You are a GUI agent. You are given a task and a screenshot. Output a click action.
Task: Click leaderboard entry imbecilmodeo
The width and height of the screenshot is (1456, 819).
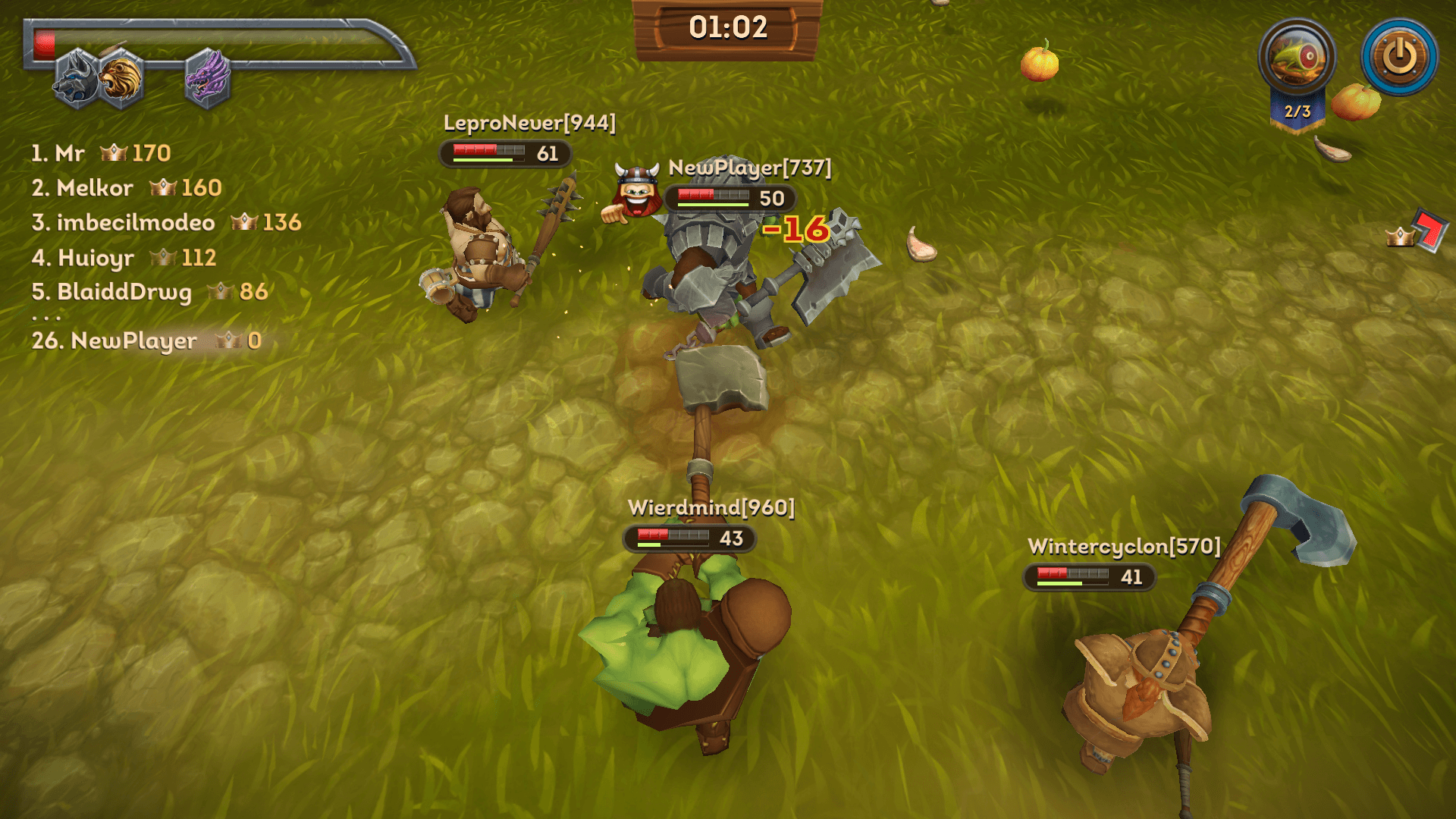166,223
